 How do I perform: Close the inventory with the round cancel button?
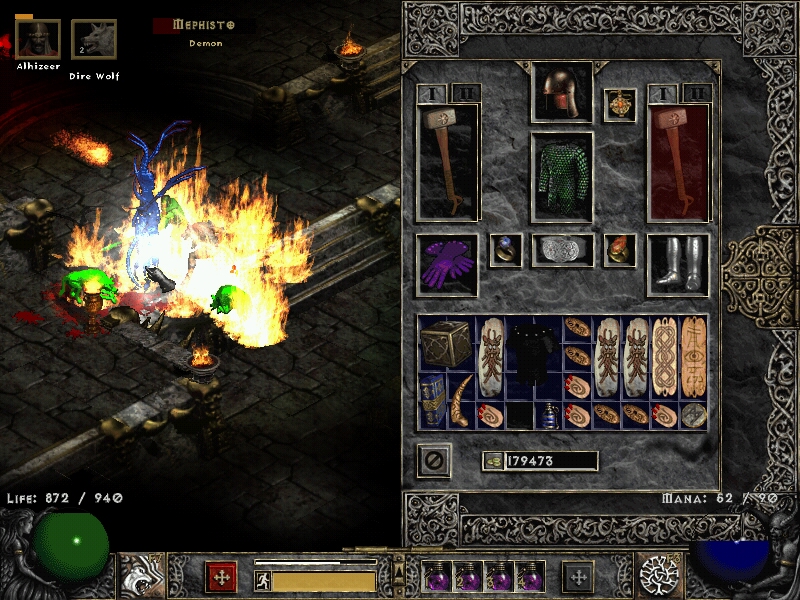[x=434, y=461]
